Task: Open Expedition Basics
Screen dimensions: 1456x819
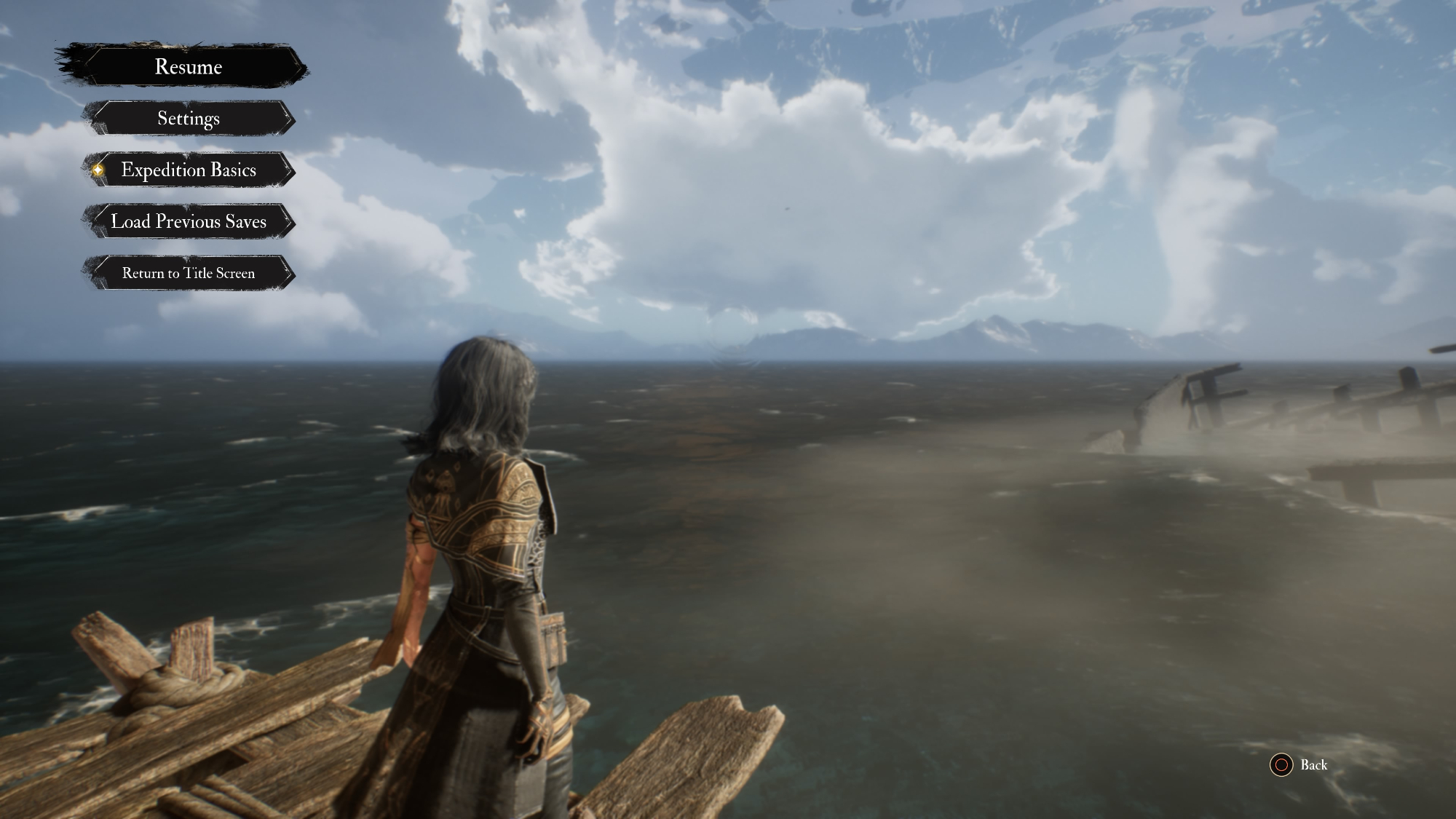Action: click(189, 170)
